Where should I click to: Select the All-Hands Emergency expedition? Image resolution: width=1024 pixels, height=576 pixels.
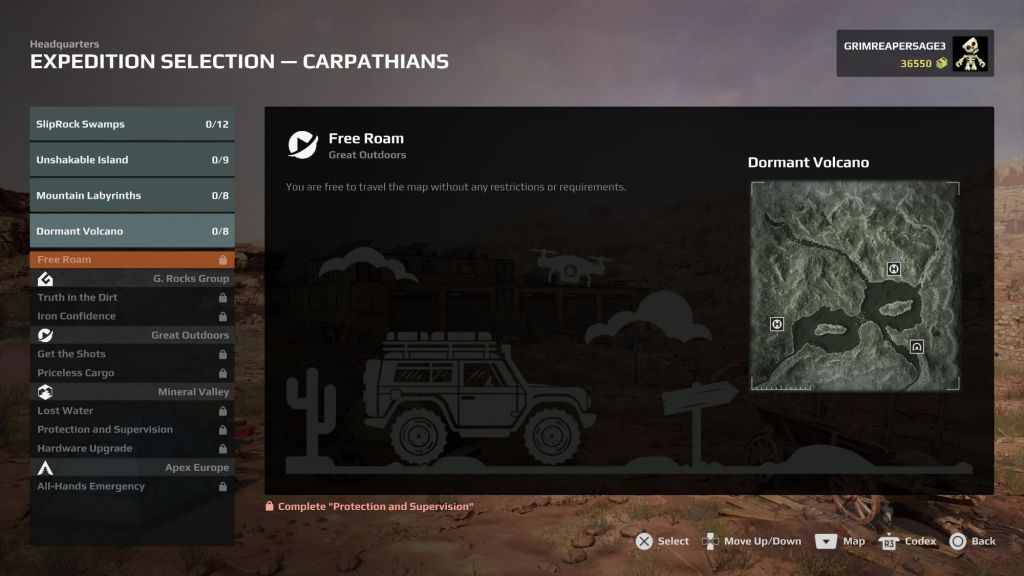[x=131, y=486]
